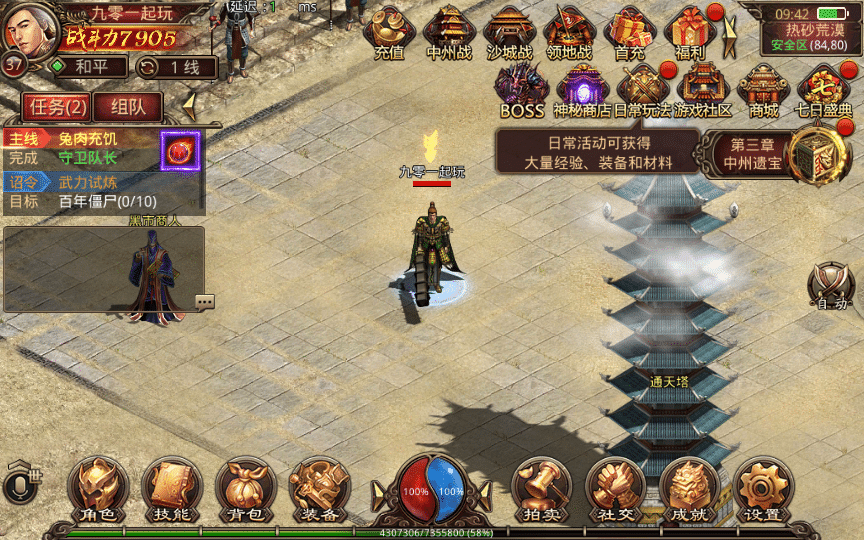Open the 拍卖 auction house

click(541, 488)
